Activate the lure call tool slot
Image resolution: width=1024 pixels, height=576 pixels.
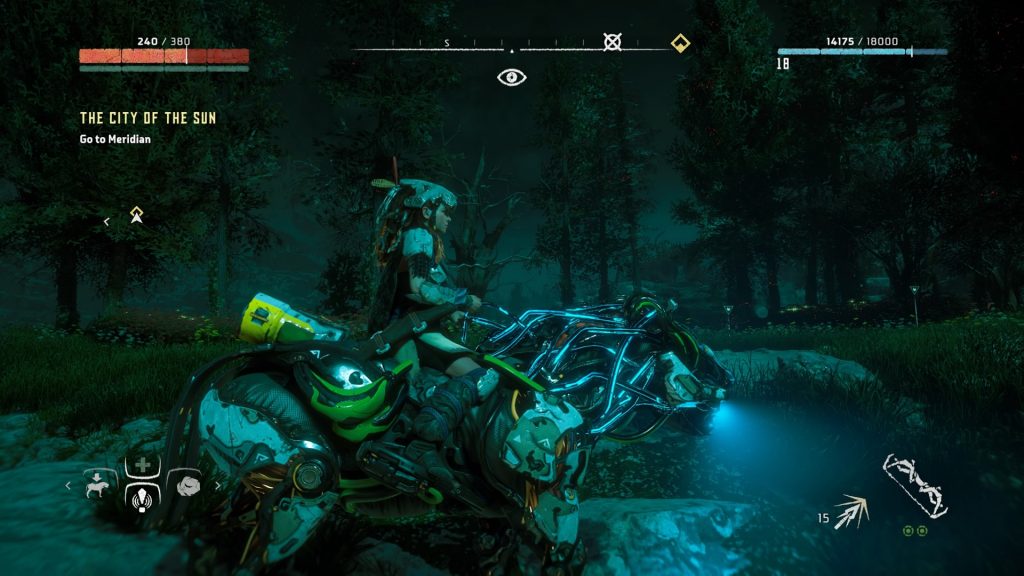[x=142, y=497]
